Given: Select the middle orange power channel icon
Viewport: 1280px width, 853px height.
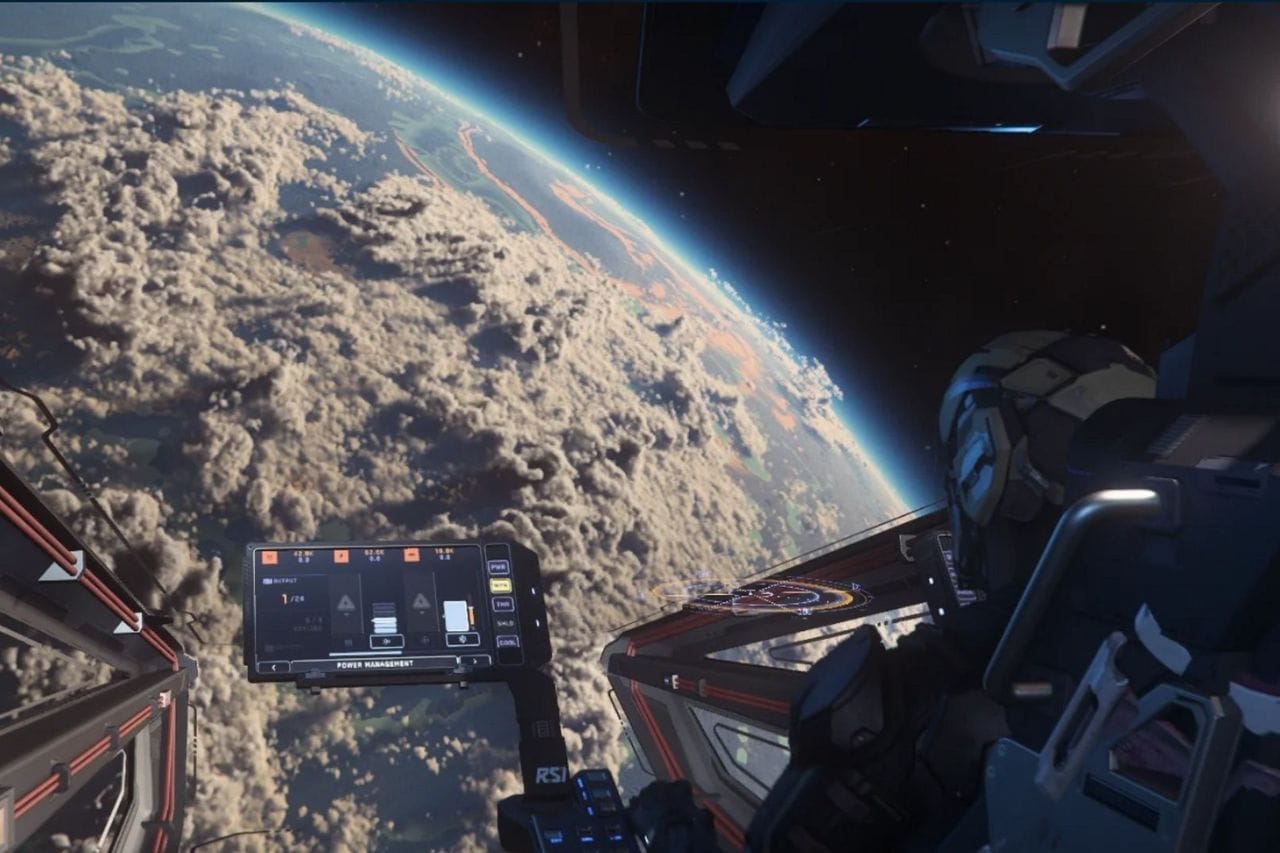Looking at the screenshot, I should [341, 555].
